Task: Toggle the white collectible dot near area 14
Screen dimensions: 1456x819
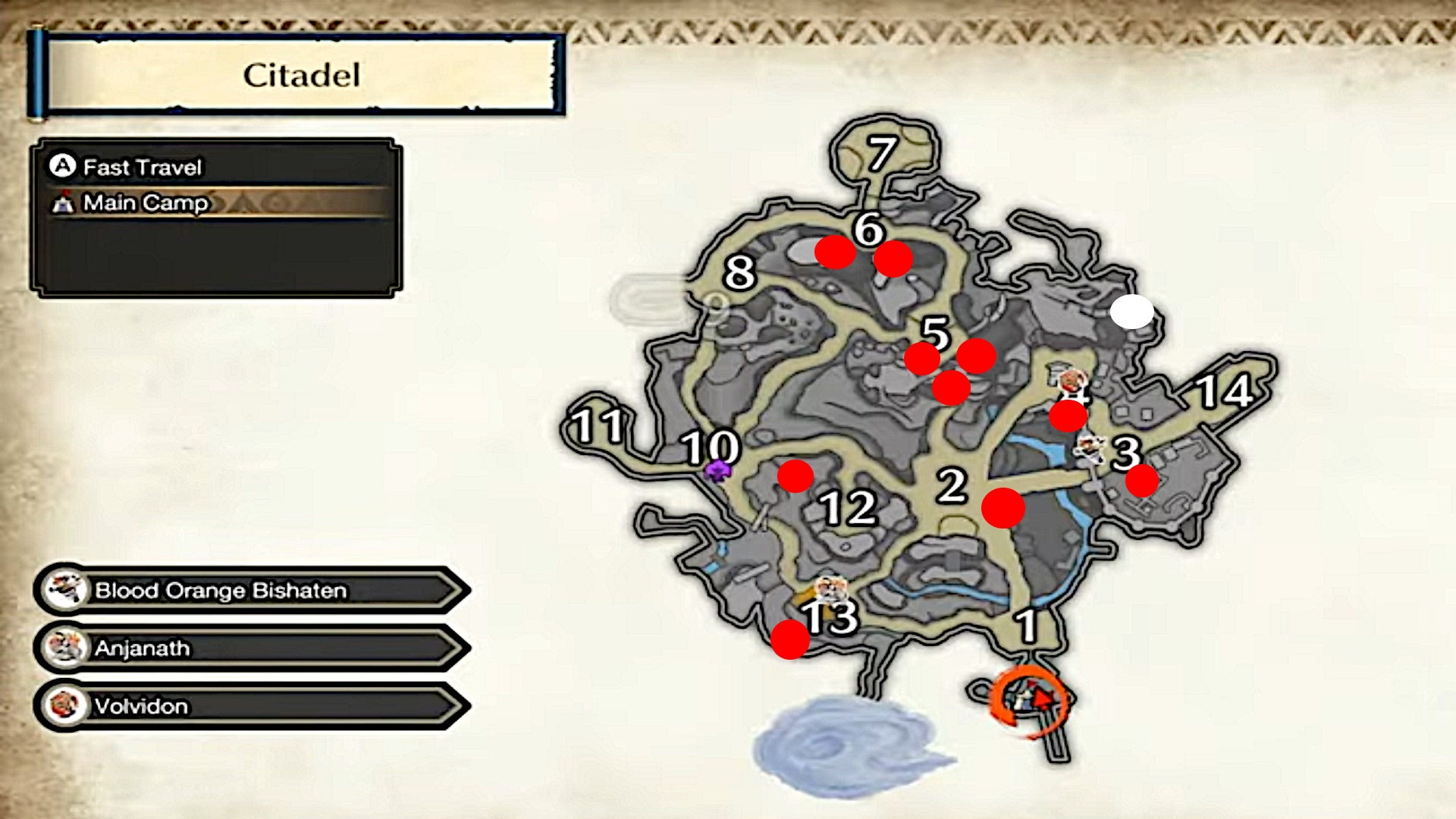Action: pyautogui.click(x=1131, y=312)
